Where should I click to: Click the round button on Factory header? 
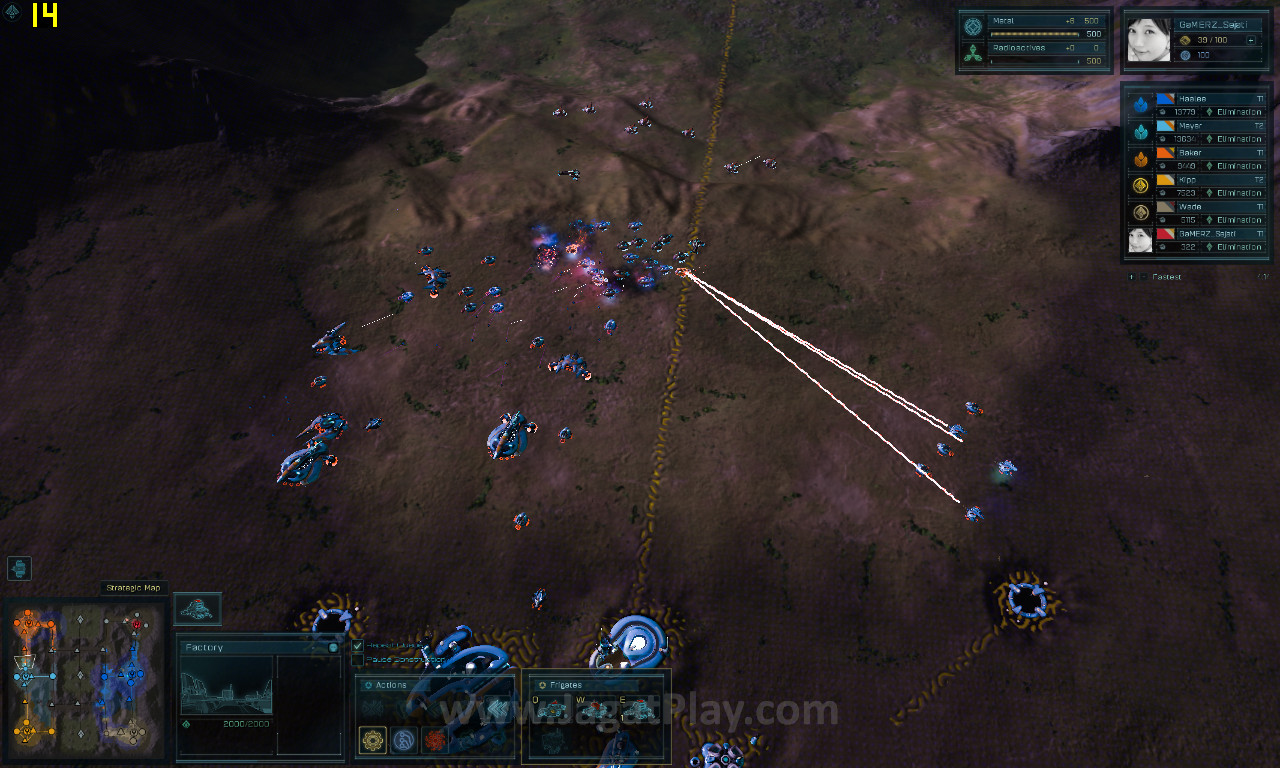pyautogui.click(x=333, y=648)
